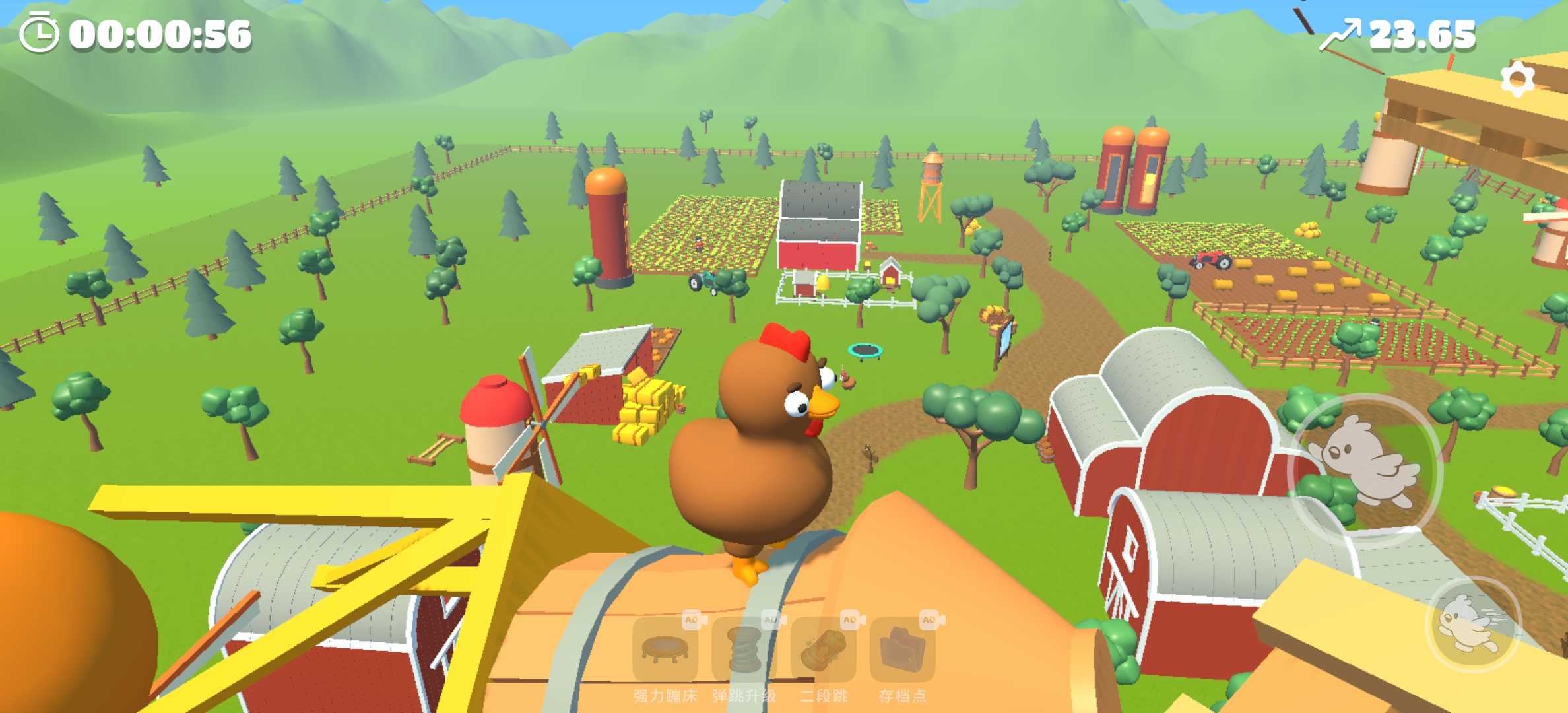1568x713 pixels.
Task: Activate the 强力蹦床 trampoline power-up
Action: 665,650
